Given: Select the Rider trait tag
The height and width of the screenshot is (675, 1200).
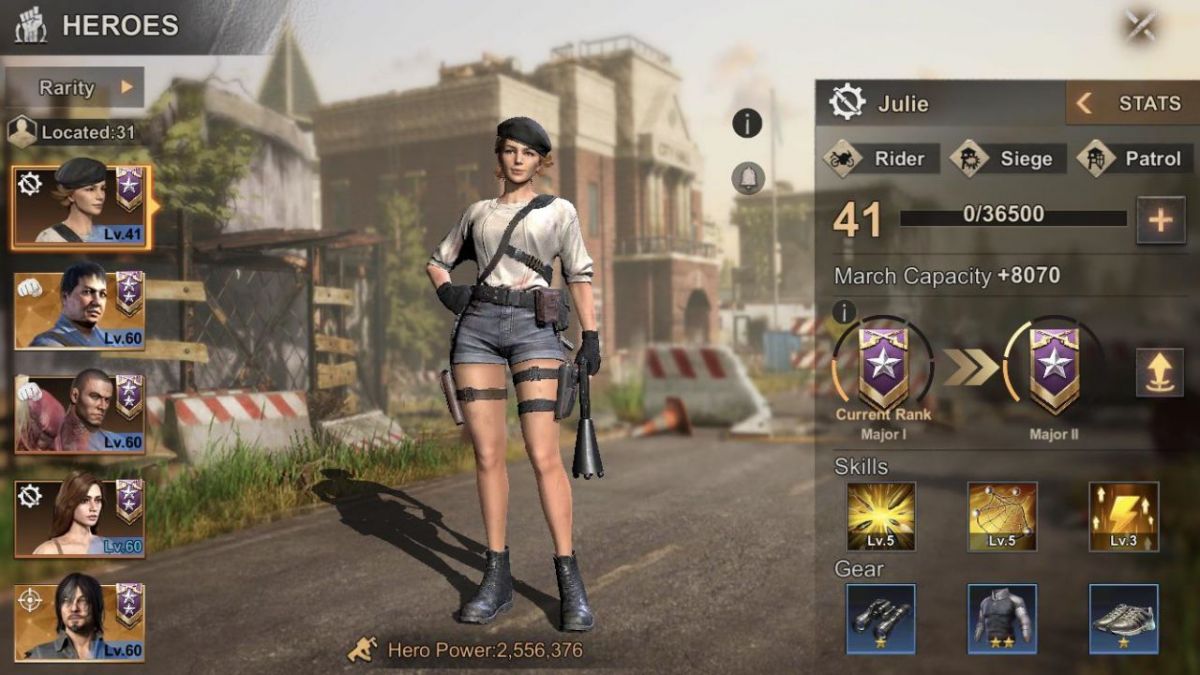Looking at the screenshot, I should click(882, 158).
